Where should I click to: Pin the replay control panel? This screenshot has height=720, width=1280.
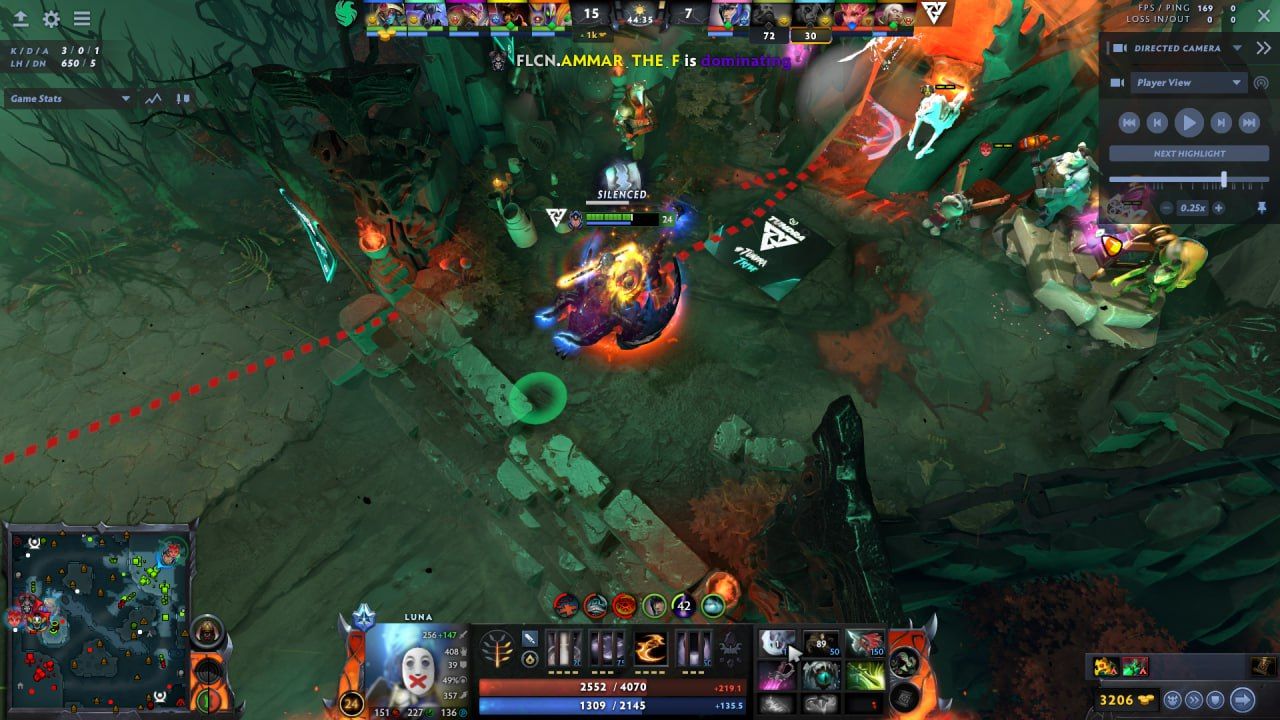(x=1262, y=208)
